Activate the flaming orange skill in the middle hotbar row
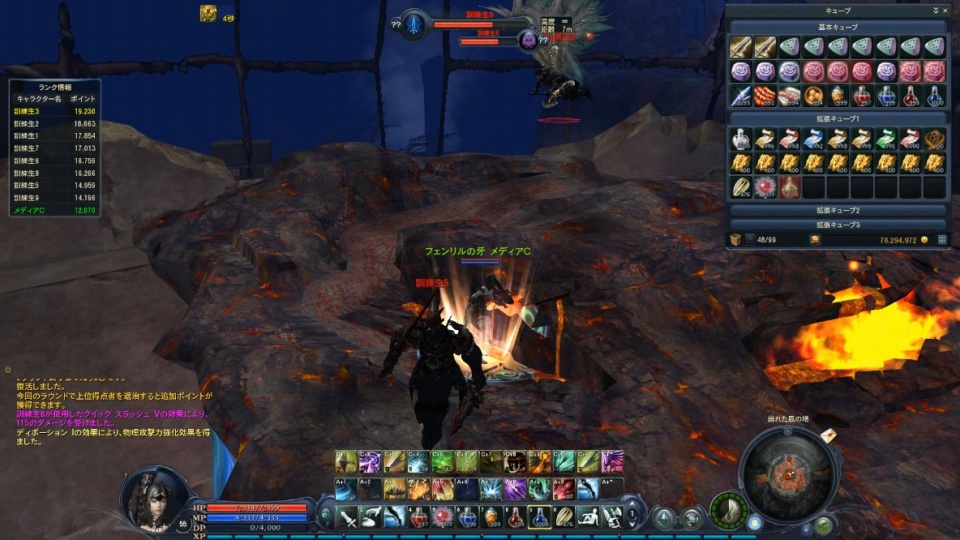 tap(418, 488)
